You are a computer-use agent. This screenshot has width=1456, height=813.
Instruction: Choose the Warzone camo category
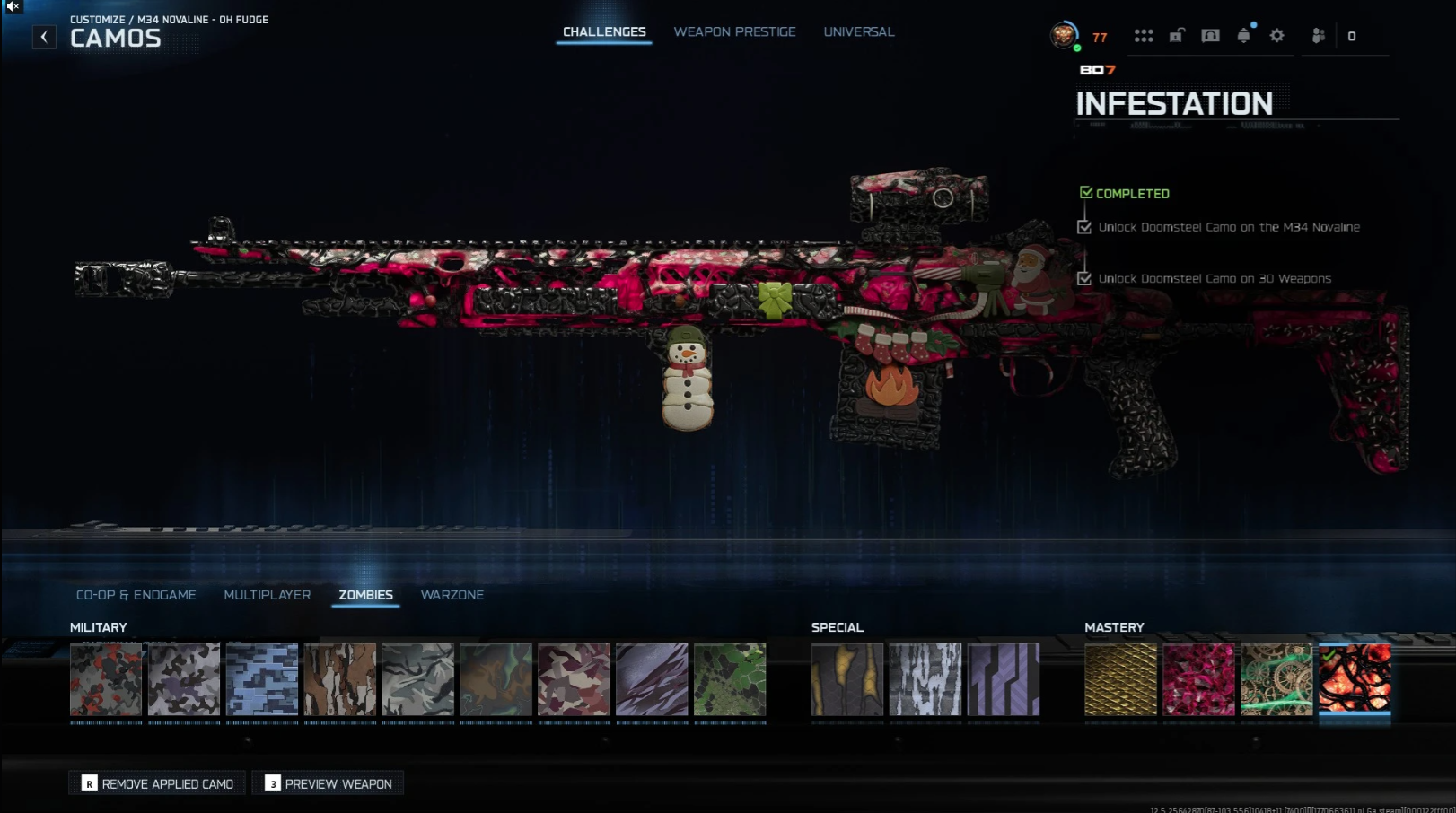point(452,595)
